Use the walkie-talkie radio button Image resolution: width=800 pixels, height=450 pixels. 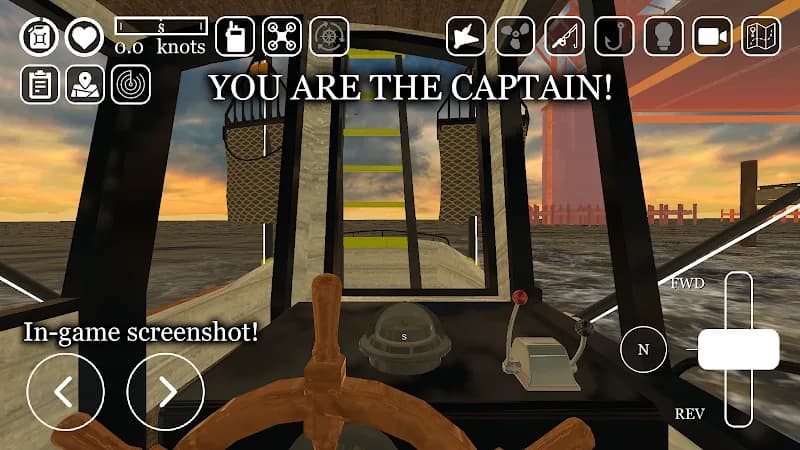click(235, 37)
